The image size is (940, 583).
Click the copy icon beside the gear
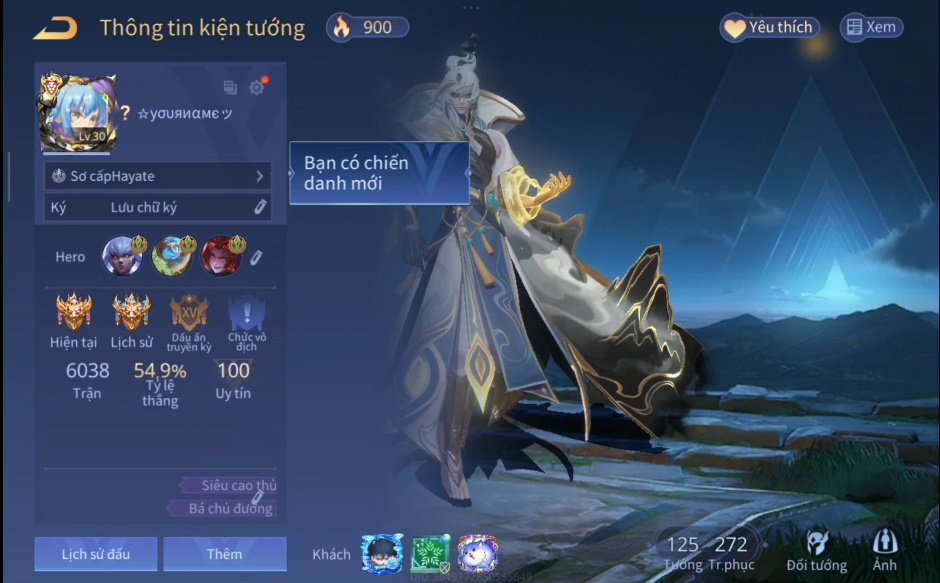pos(230,88)
